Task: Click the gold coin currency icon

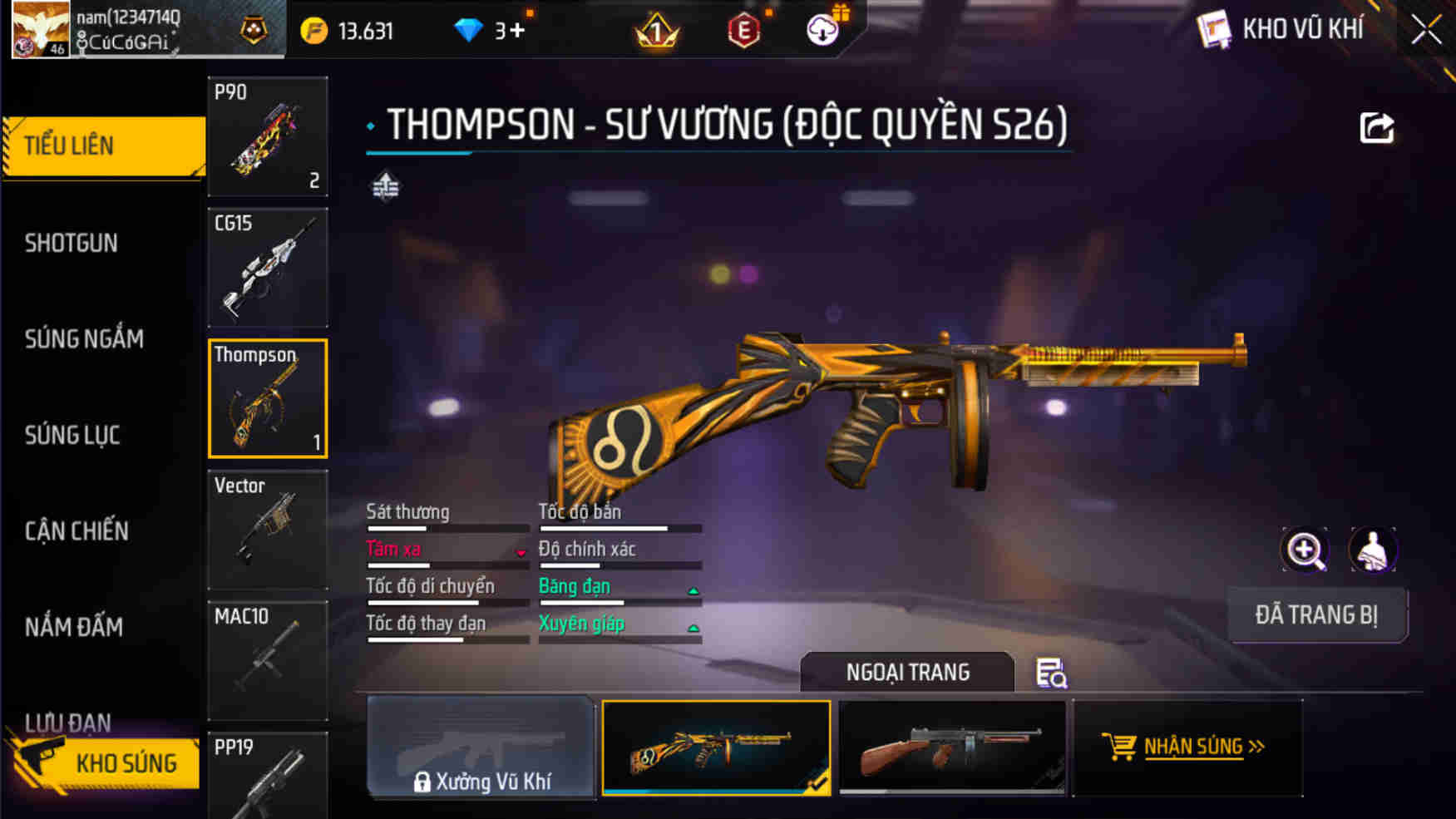Action: (313, 27)
